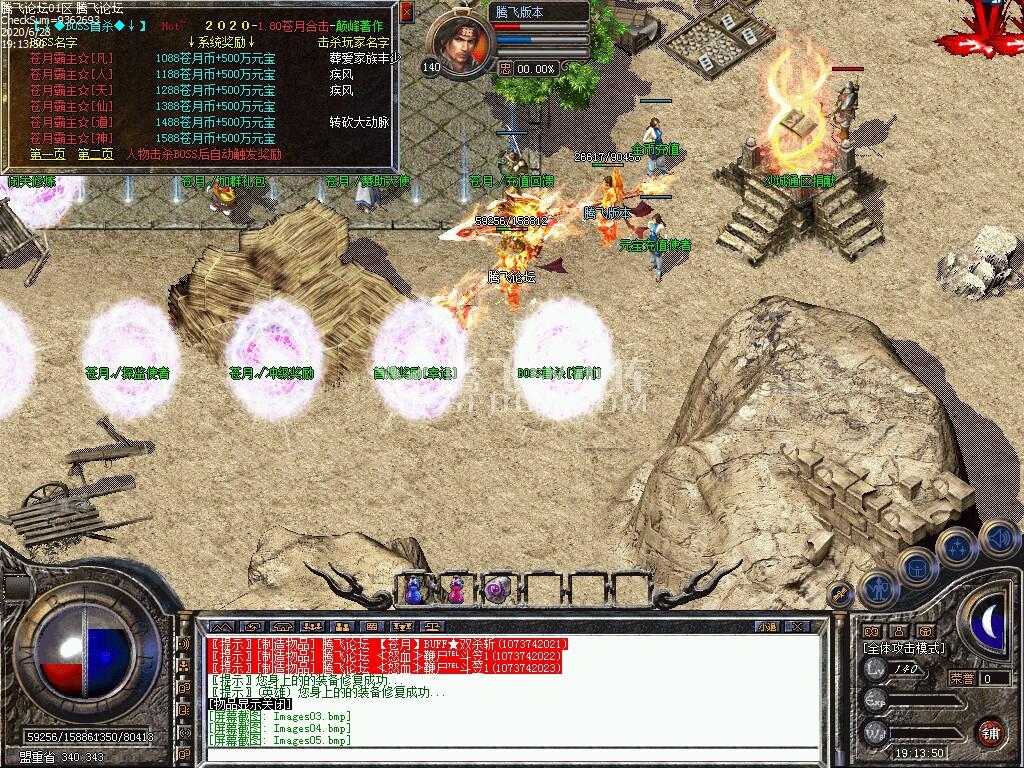Screen dimensions: 1024x768
Task: Close the game with the X button
Action: (x=797, y=626)
